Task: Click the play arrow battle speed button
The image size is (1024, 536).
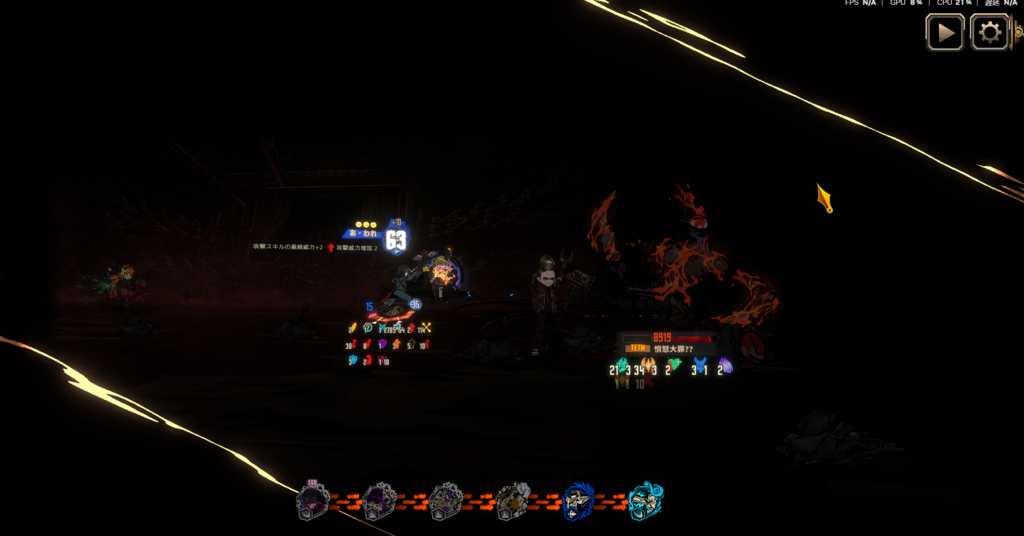Action: (x=944, y=33)
